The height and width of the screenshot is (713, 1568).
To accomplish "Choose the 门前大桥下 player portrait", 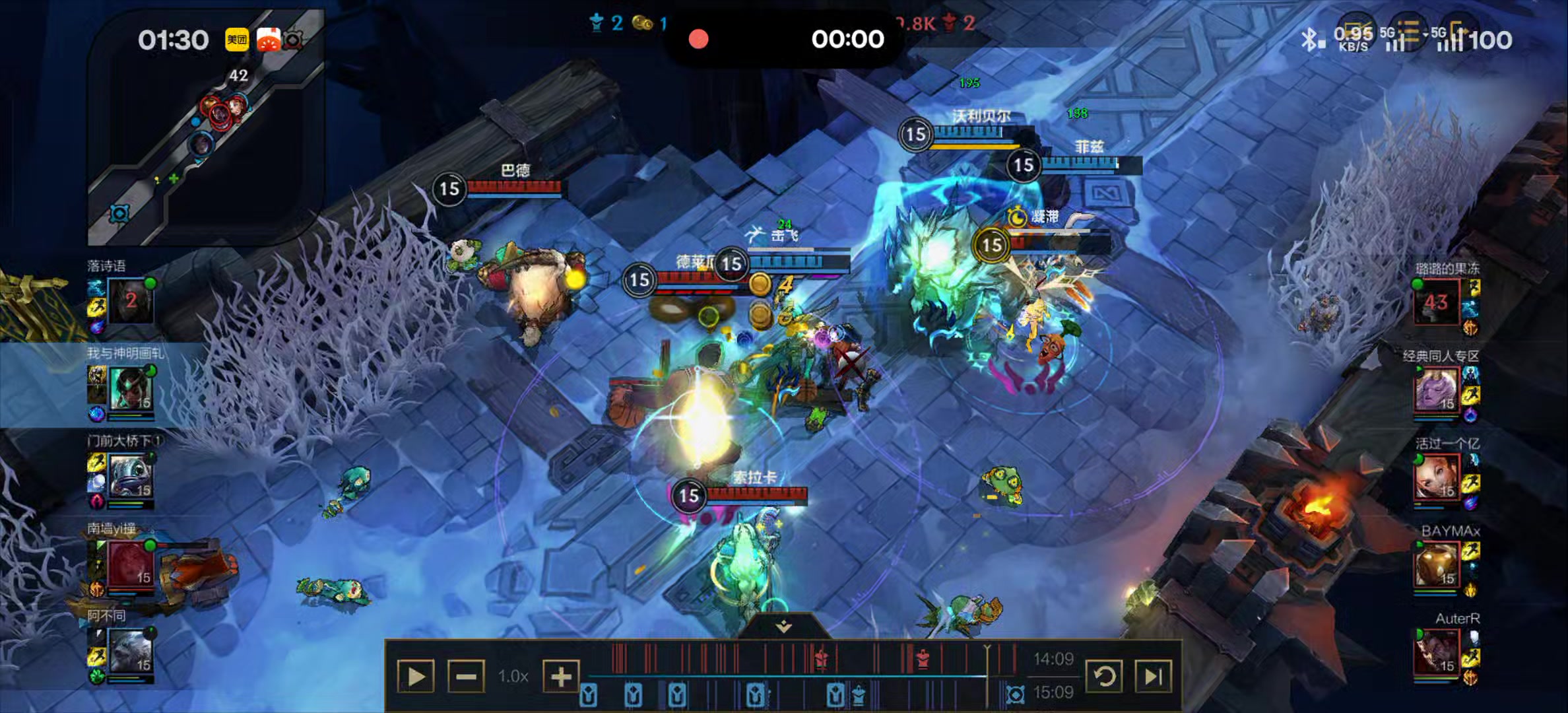I will click(x=130, y=477).
